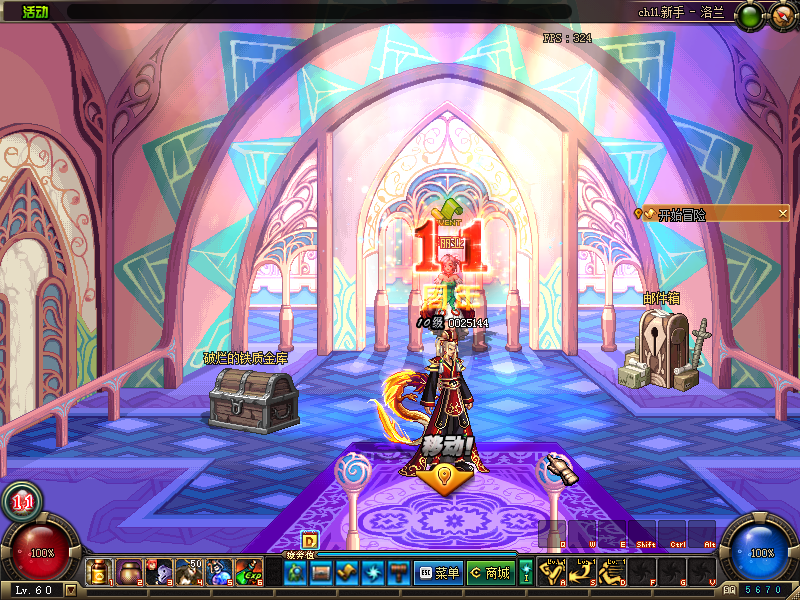Use the blue potion item in slot 5
Screen dimensions: 800x600
tap(218, 572)
